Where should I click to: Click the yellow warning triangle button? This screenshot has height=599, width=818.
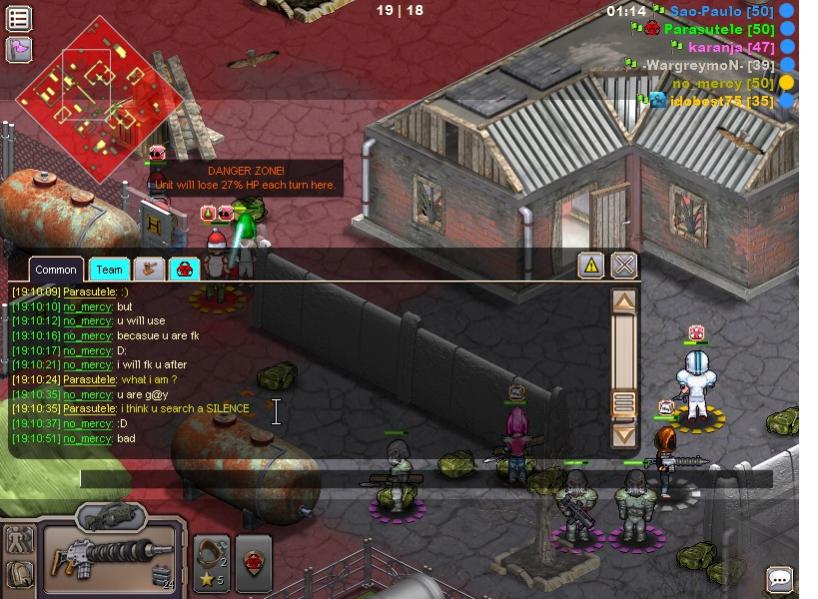tap(591, 265)
